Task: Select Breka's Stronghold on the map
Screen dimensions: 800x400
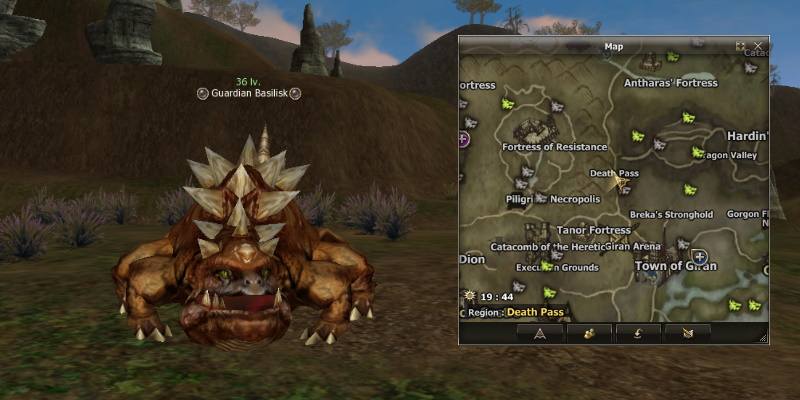Action: coord(671,214)
